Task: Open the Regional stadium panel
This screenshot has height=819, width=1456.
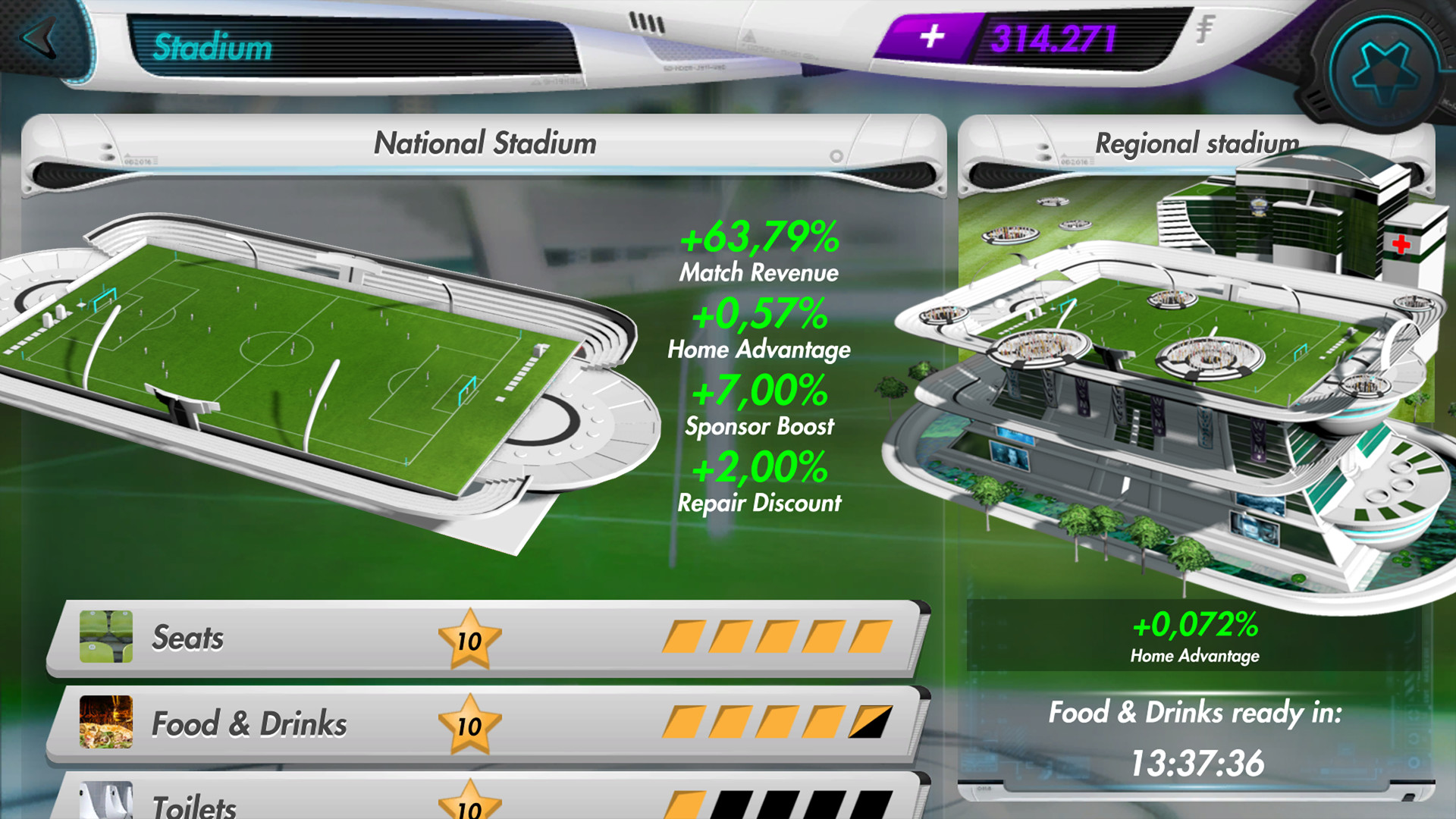Action: click(x=1198, y=143)
